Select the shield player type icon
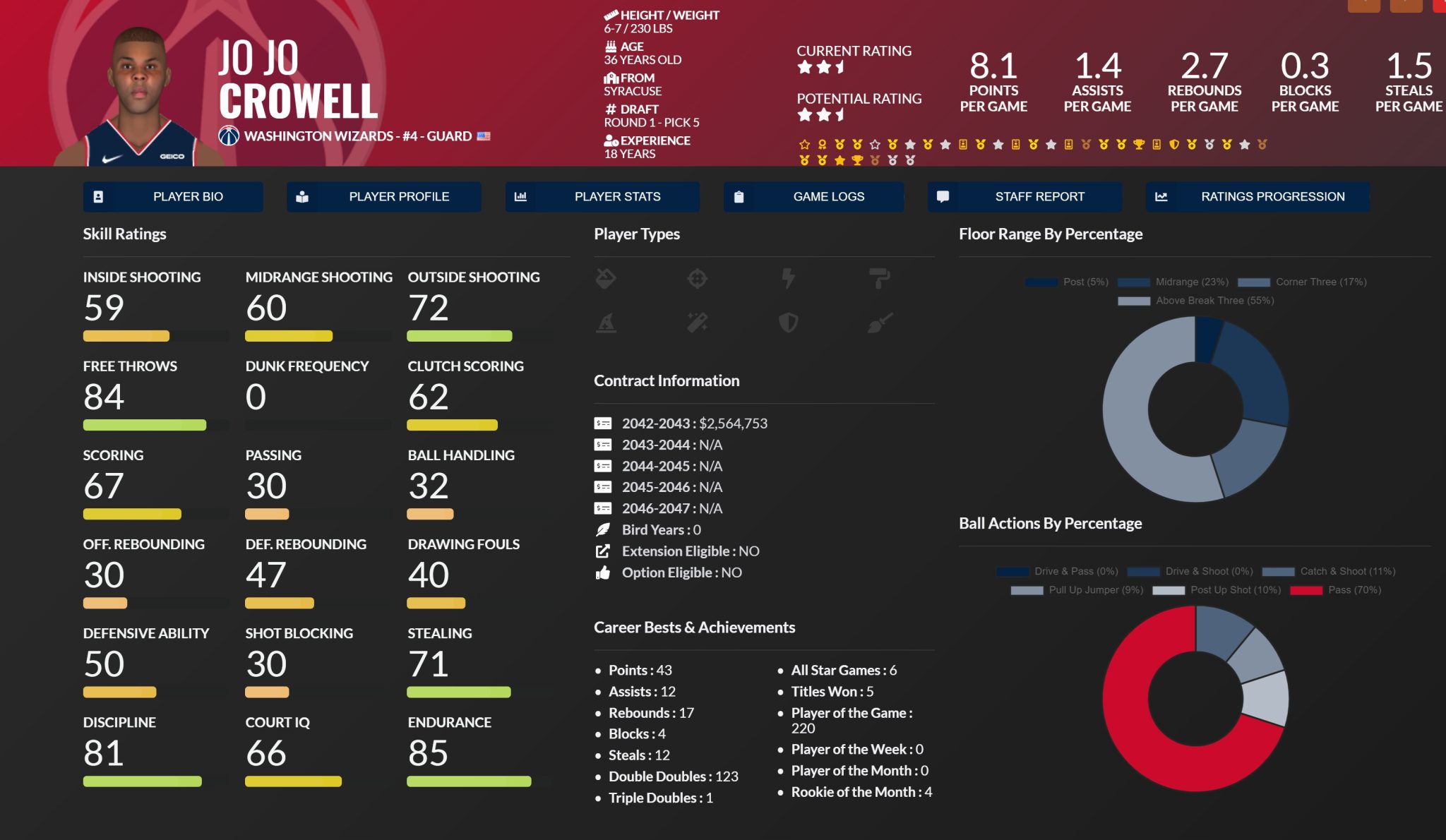1446x840 pixels. (789, 323)
